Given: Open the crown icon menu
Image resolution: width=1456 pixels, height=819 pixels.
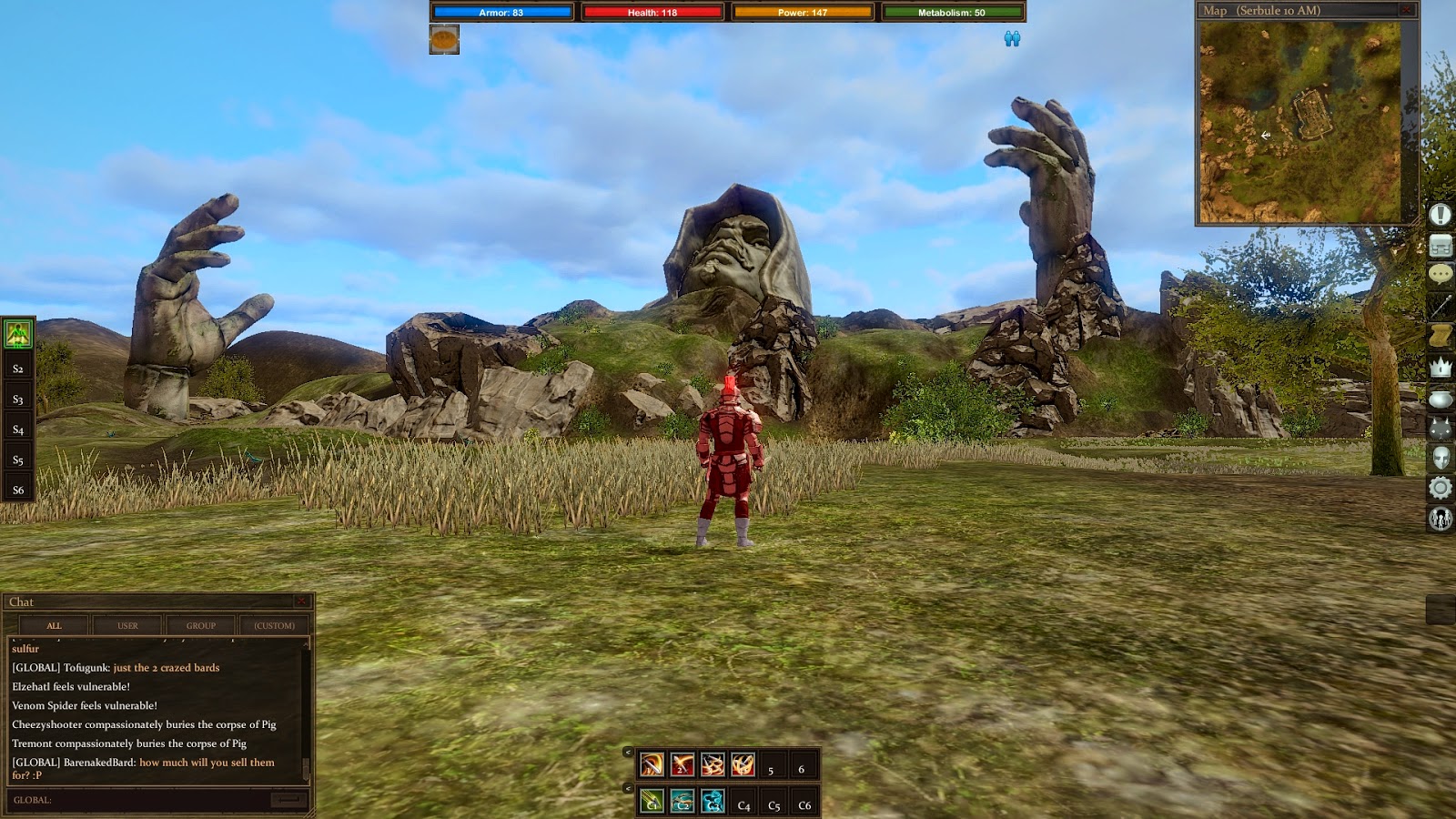Looking at the screenshot, I should pyautogui.click(x=1440, y=367).
